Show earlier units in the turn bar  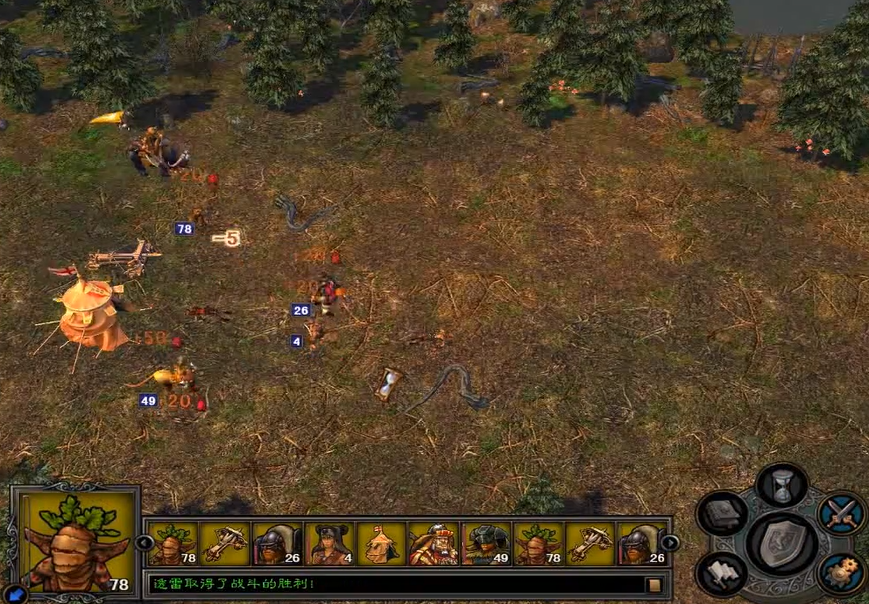[146, 543]
